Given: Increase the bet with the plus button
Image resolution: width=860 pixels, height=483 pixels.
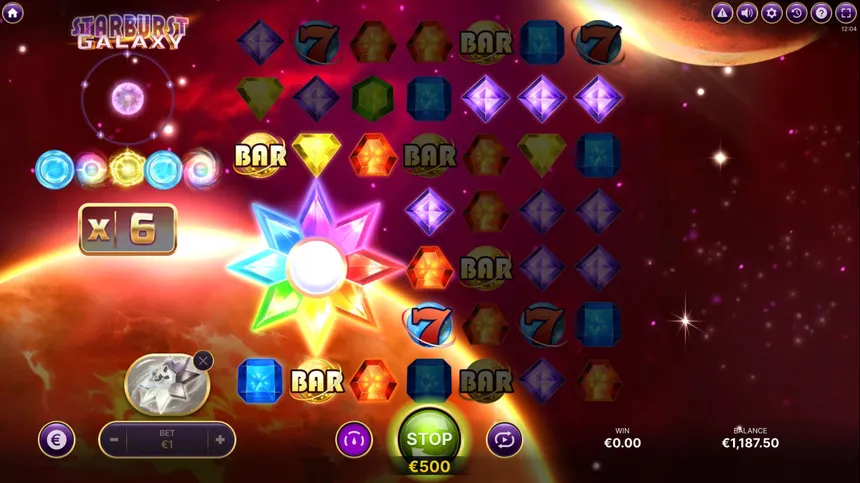Looking at the screenshot, I should pos(220,439).
